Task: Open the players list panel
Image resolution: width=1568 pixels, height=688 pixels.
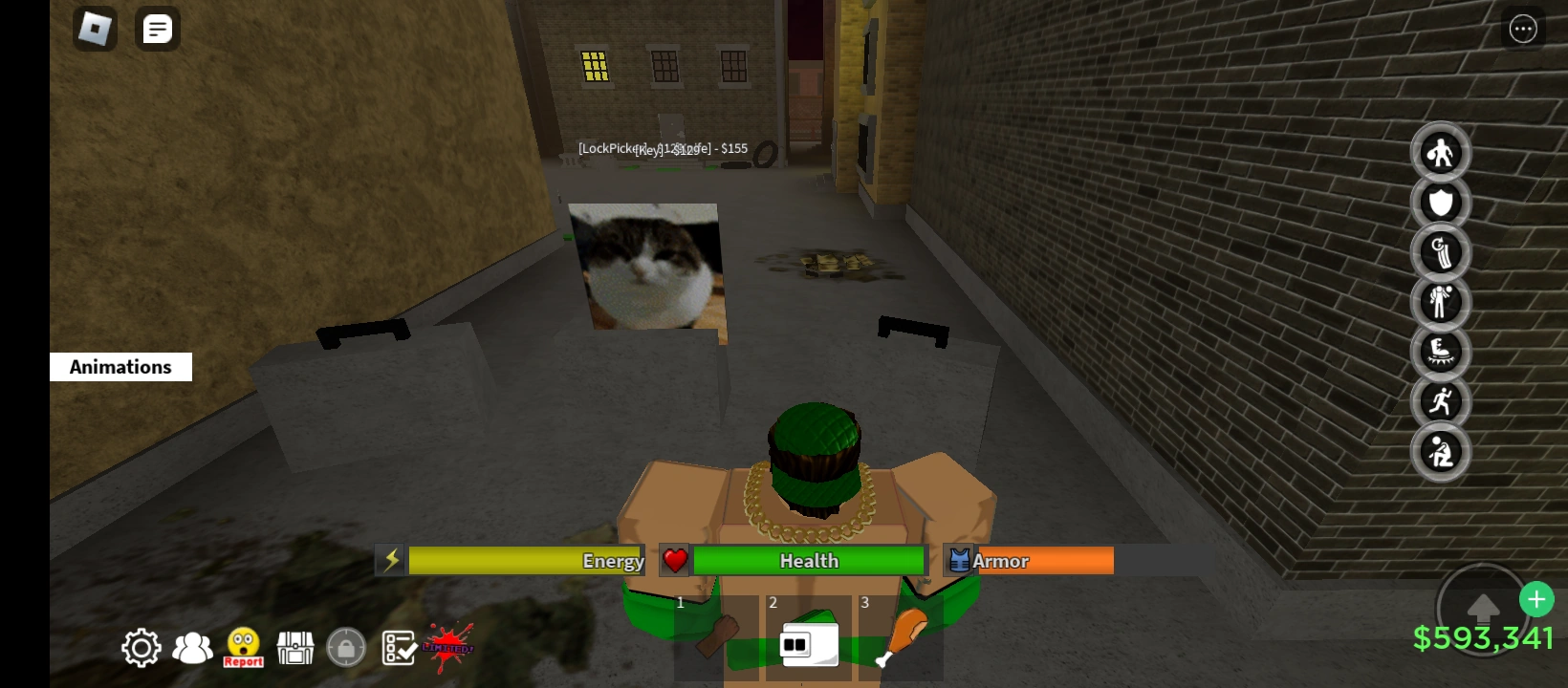Action: [x=192, y=647]
